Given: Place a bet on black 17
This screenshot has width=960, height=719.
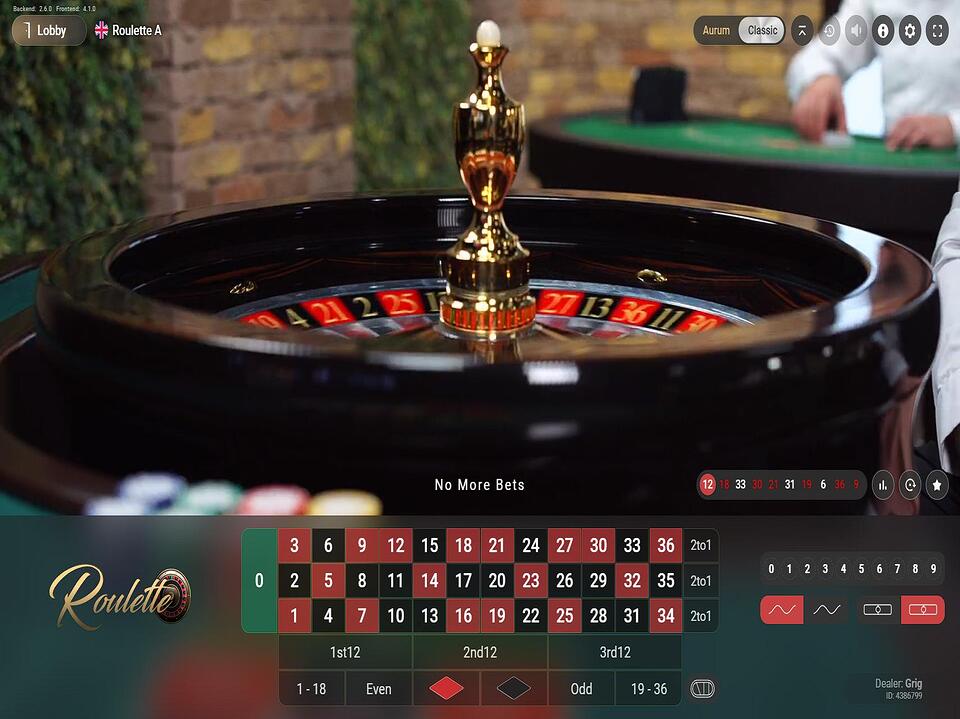Looking at the screenshot, I should tap(463, 581).
